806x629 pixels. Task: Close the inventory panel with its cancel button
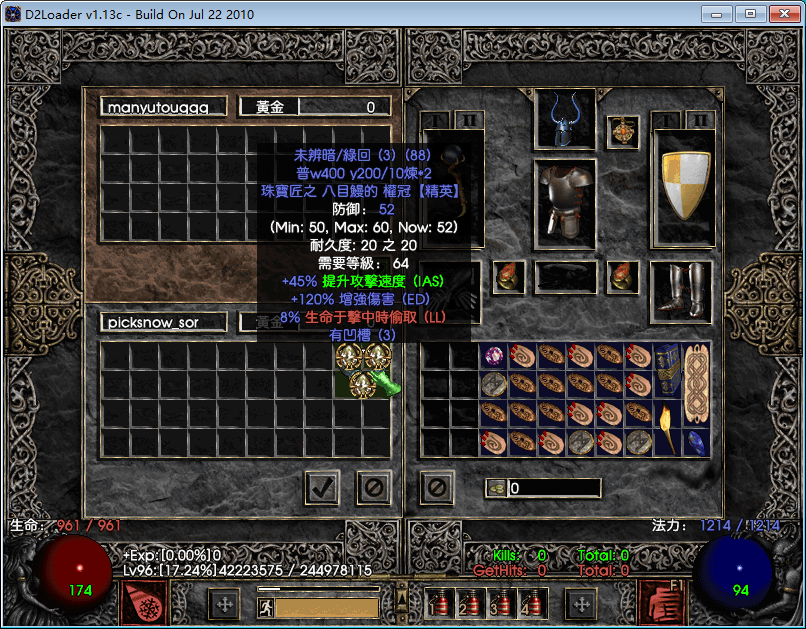click(437, 488)
